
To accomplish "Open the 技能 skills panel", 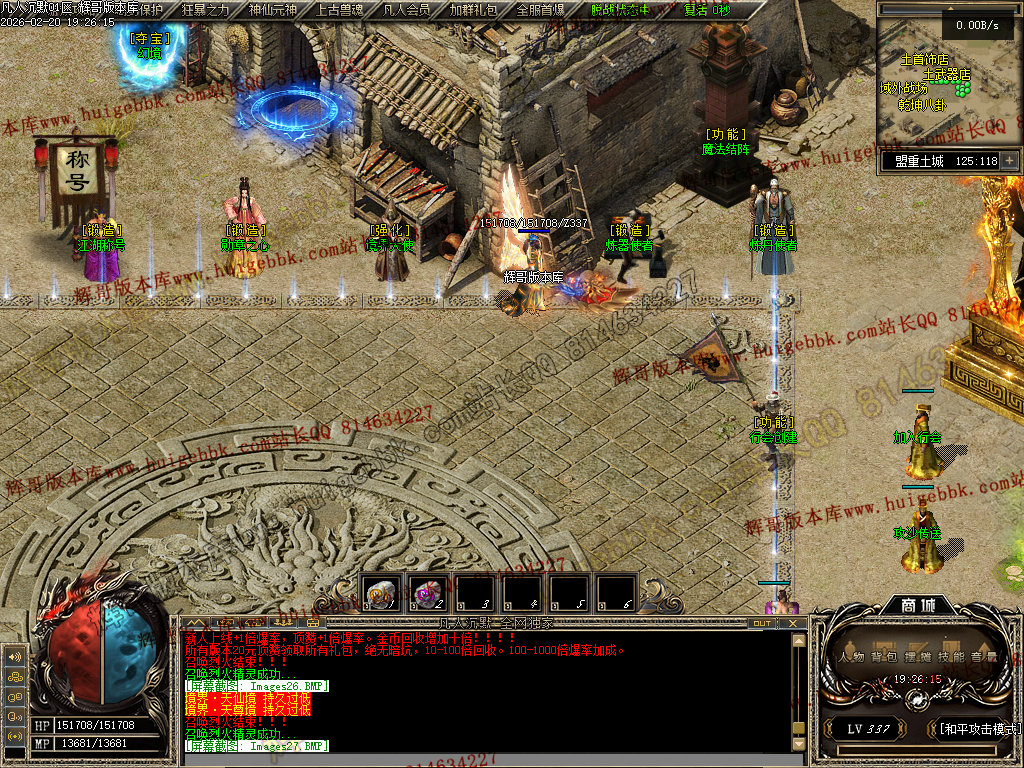I will coord(952,656).
